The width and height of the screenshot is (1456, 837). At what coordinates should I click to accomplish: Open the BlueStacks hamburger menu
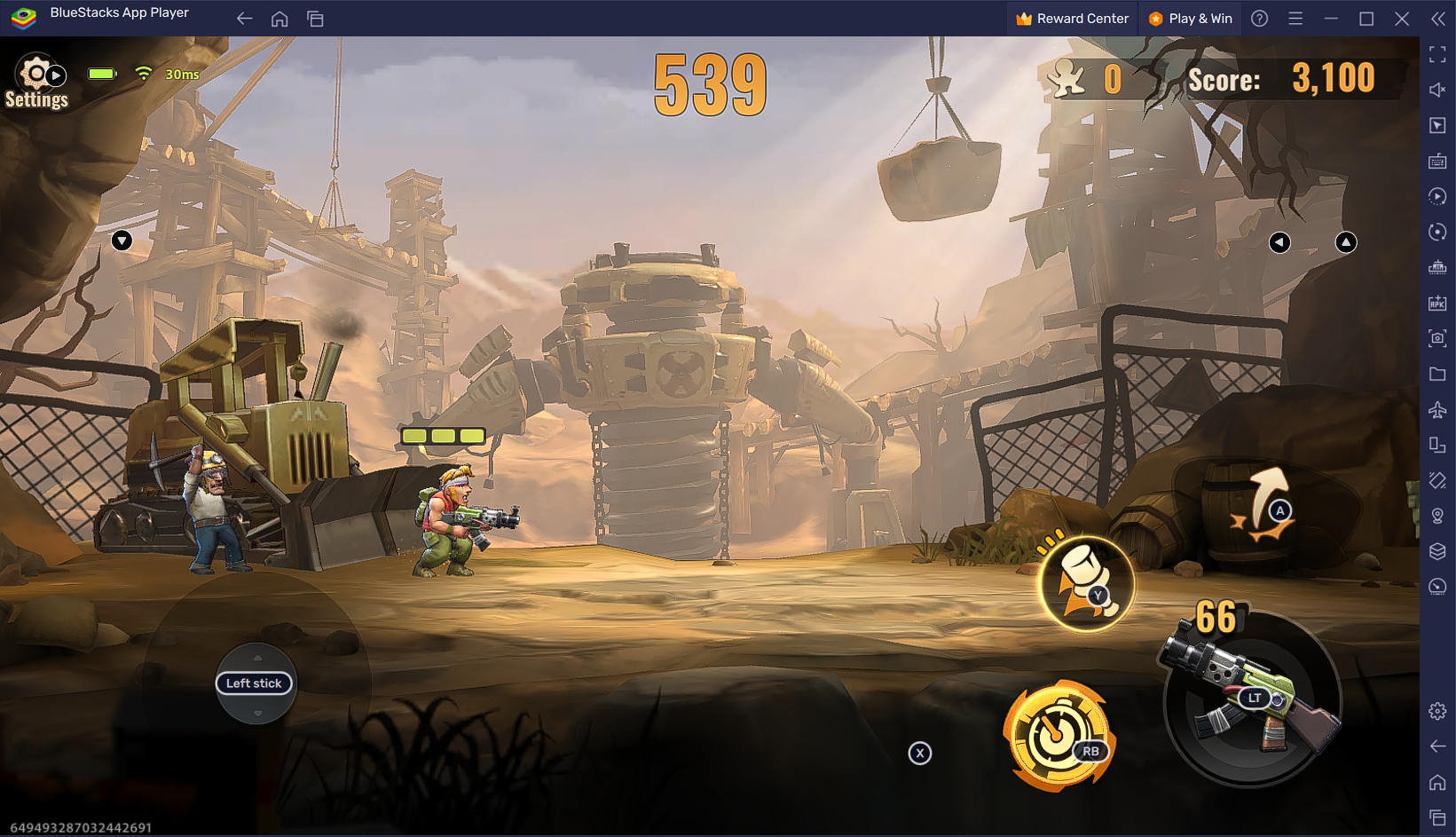[x=1295, y=18]
